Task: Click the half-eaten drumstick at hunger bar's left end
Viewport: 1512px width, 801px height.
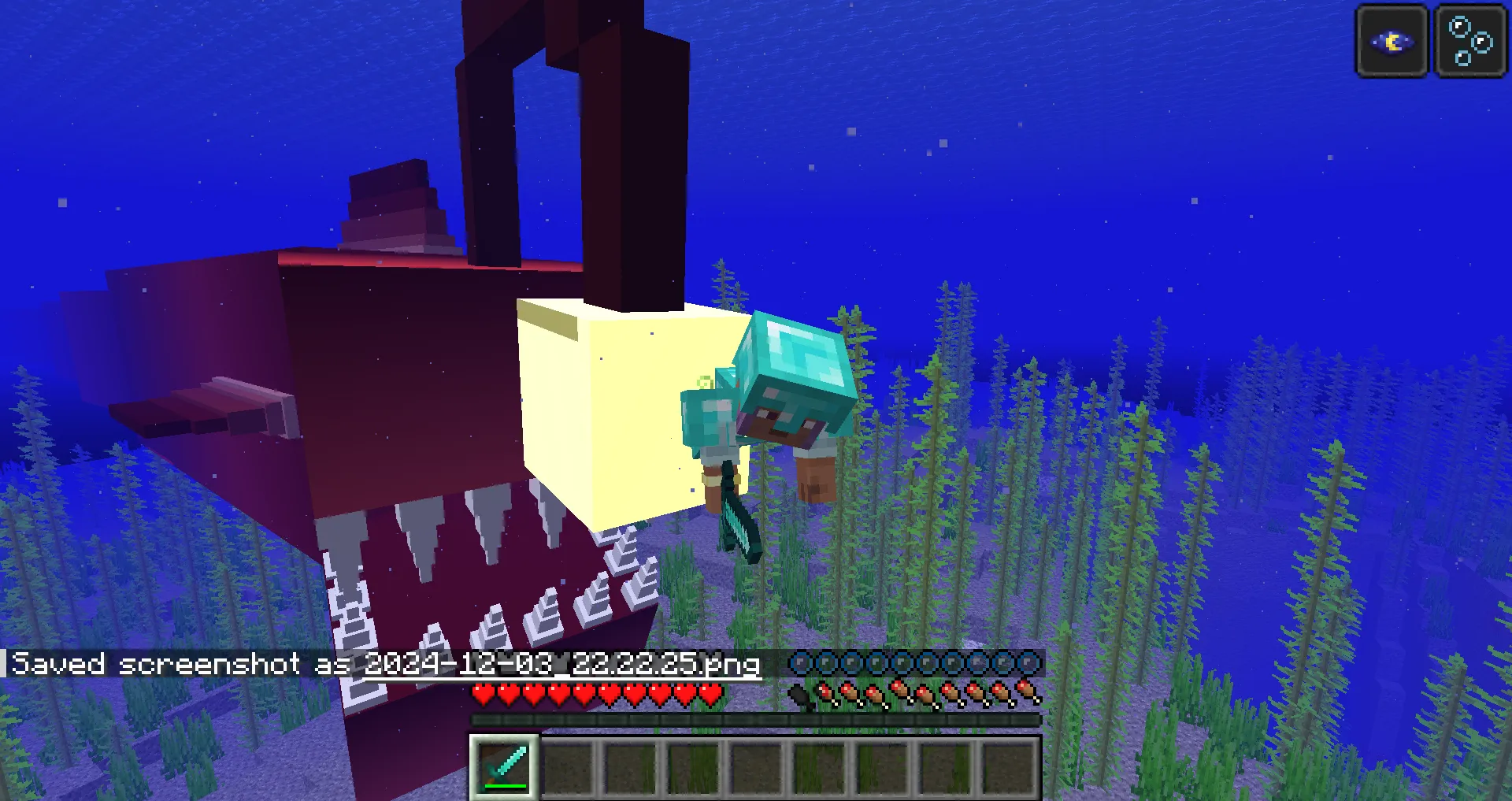Action: pos(825,694)
